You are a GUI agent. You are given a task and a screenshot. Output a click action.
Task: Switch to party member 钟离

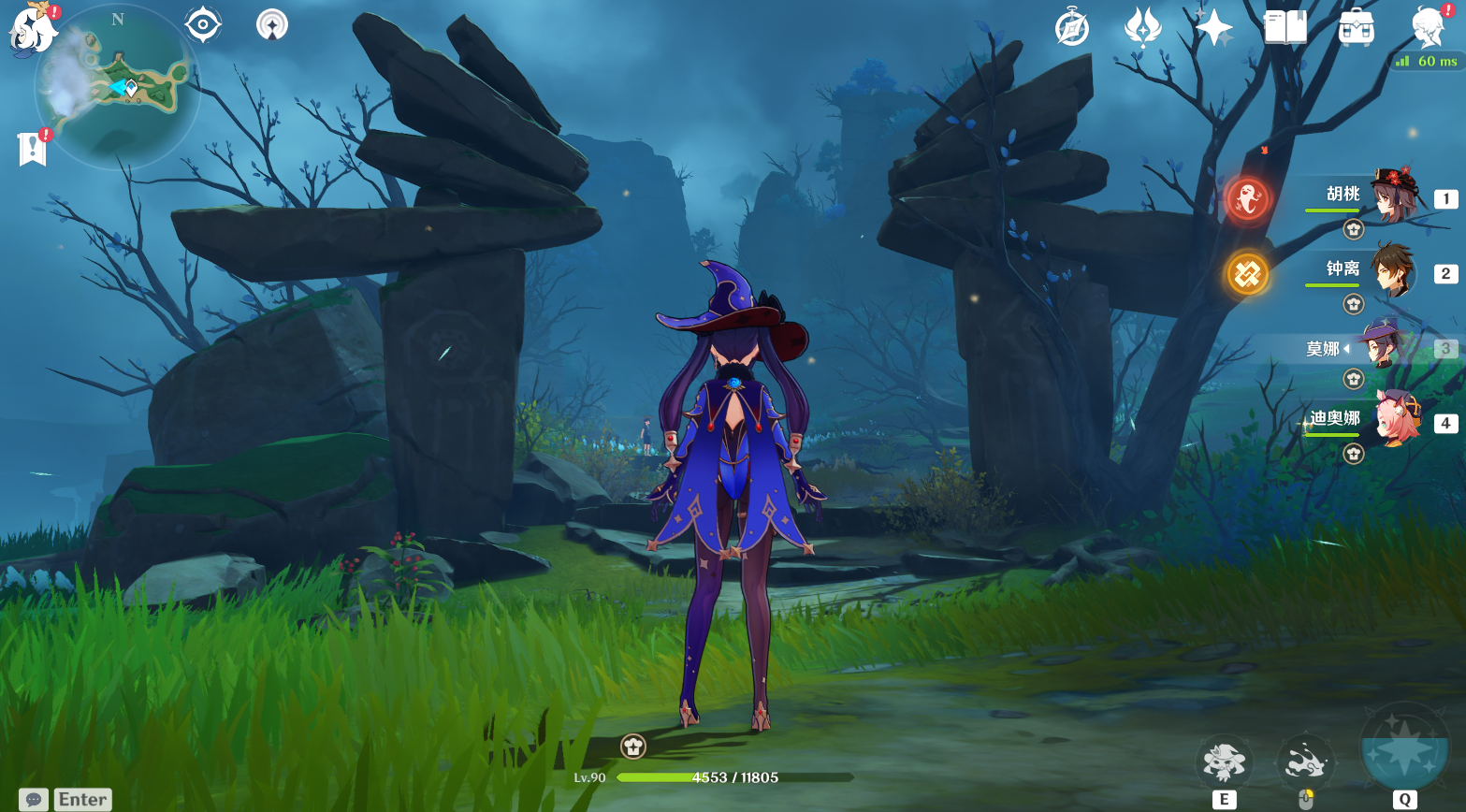point(1392,272)
